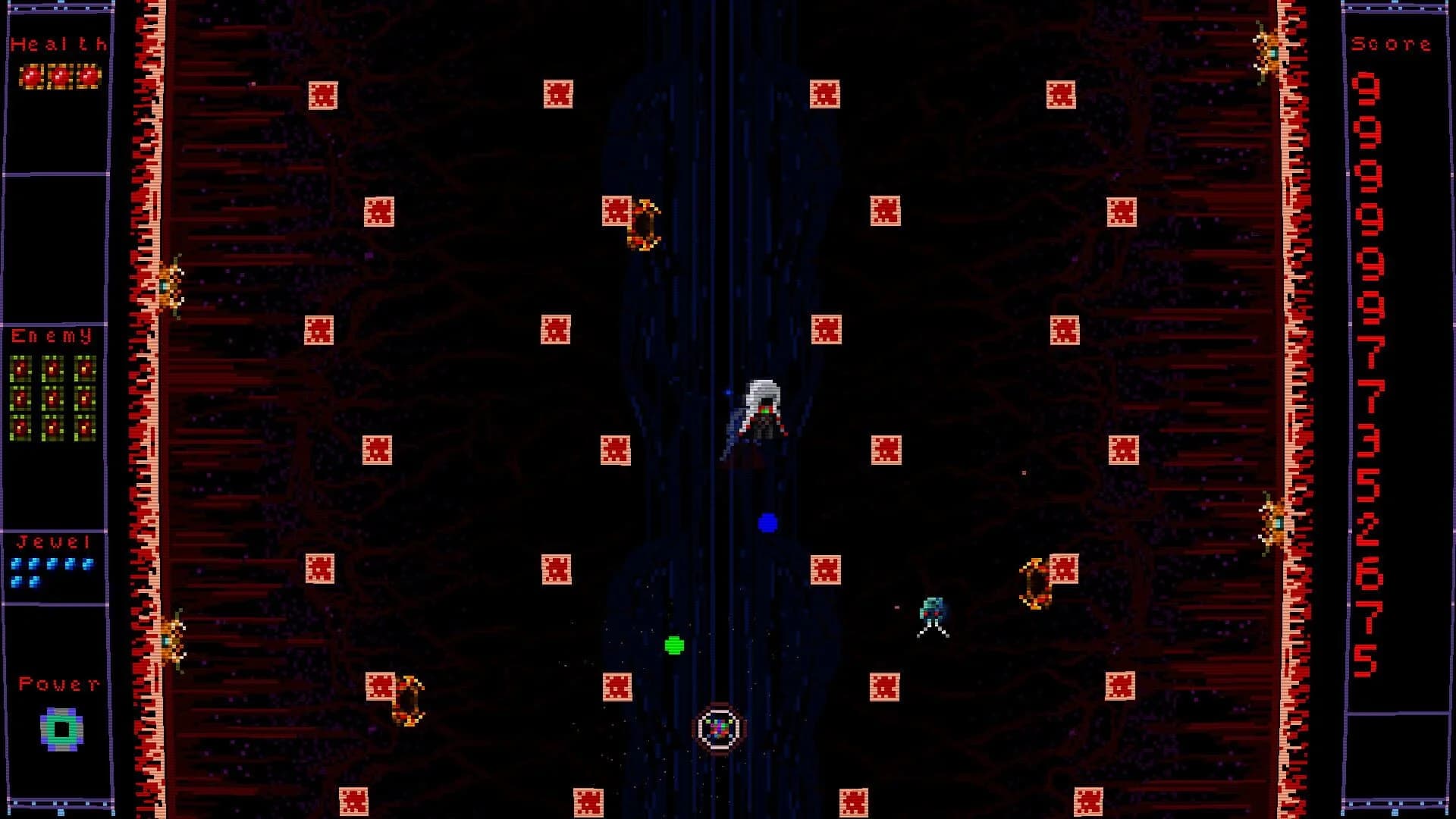This screenshot has height=819, width=1456.
Task: Click the Power panel heading
Action: (x=59, y=682)
